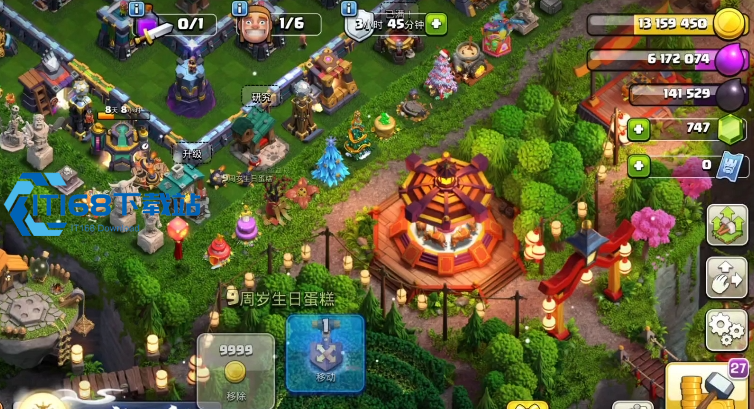Image resolution: width=754 pixels, height=409 pixels.
Task: Open the upgrade-hammer arrows button
Action: pyautogui.click(x=728, y=226)
